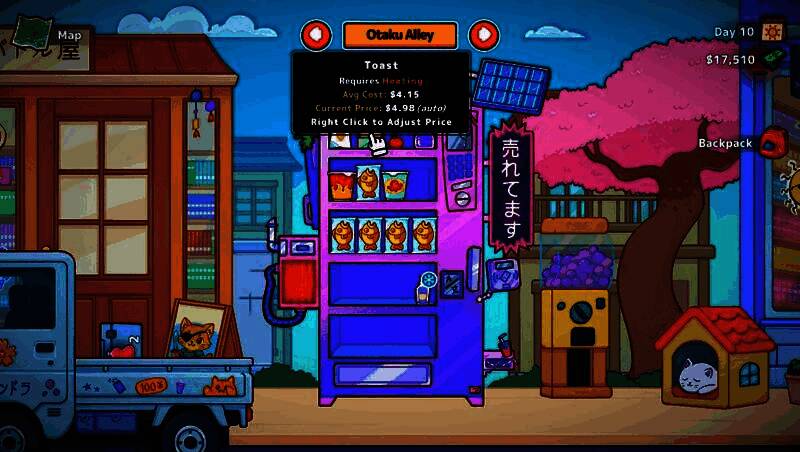Click the Otaku Alley location label
Screen dimensions: 800x452
(x=400, y=35)
